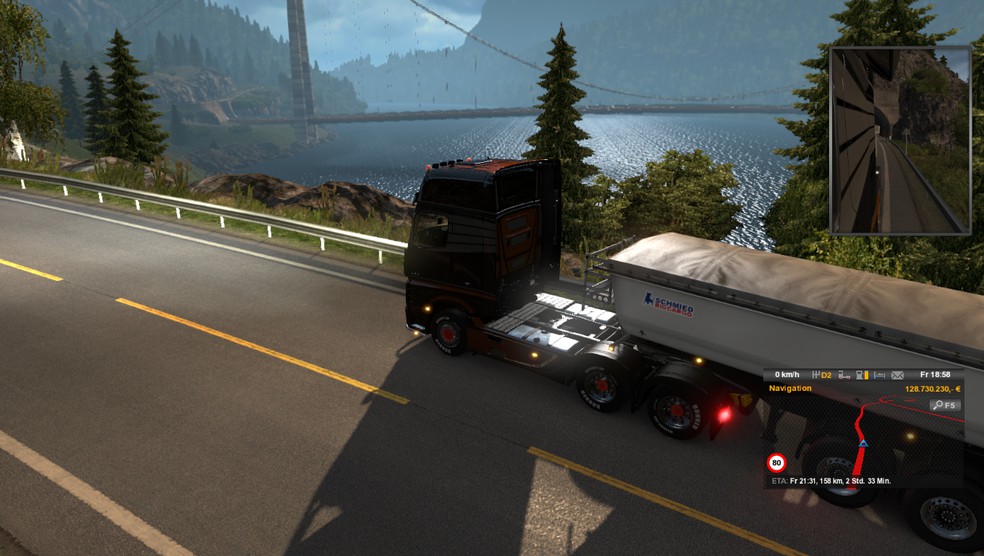984x556 pixels.
Task: Switch the Navigation advisor tab label
Action: (790, 388)
